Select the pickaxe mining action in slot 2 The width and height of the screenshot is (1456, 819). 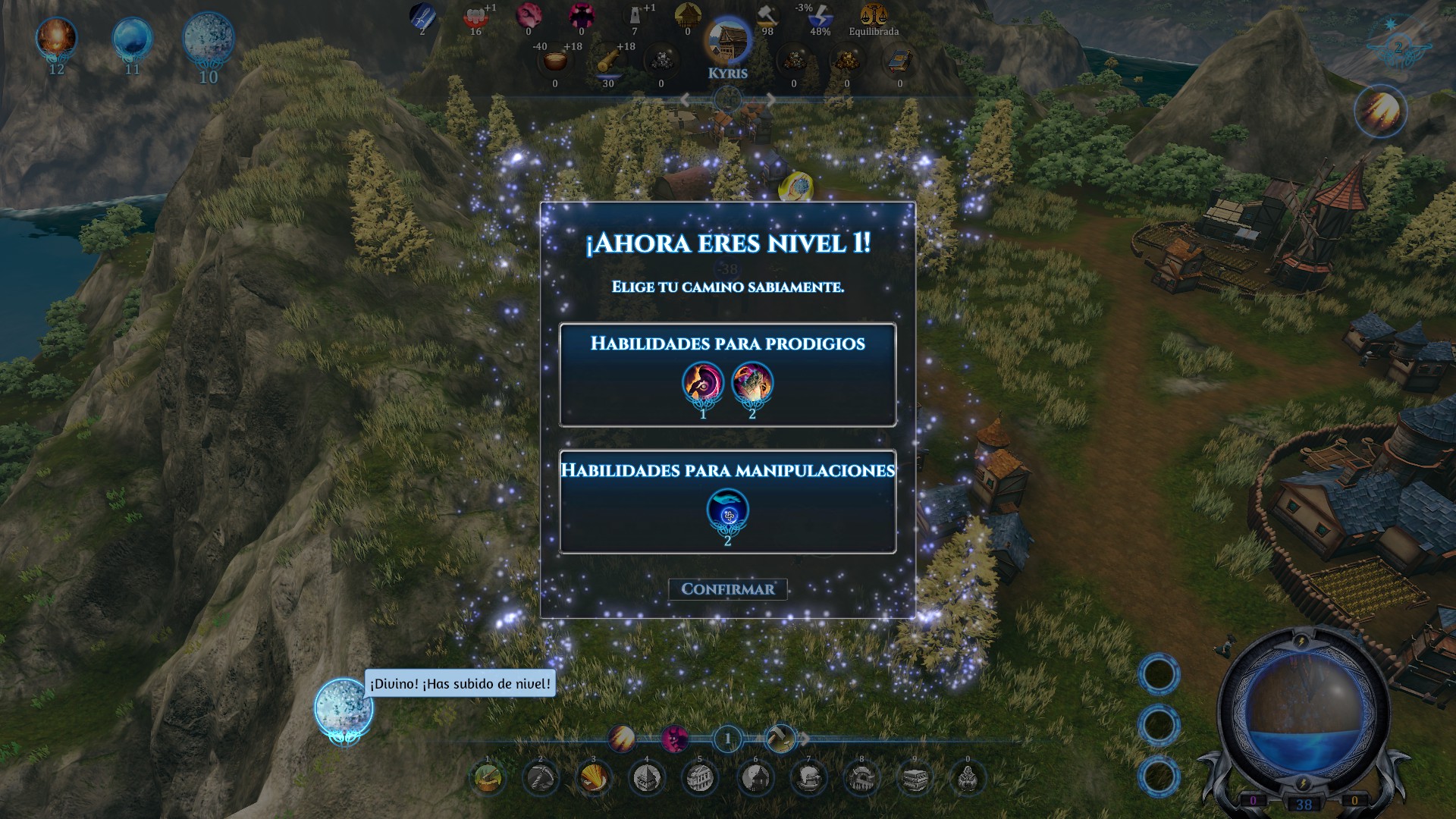[541, 777]
